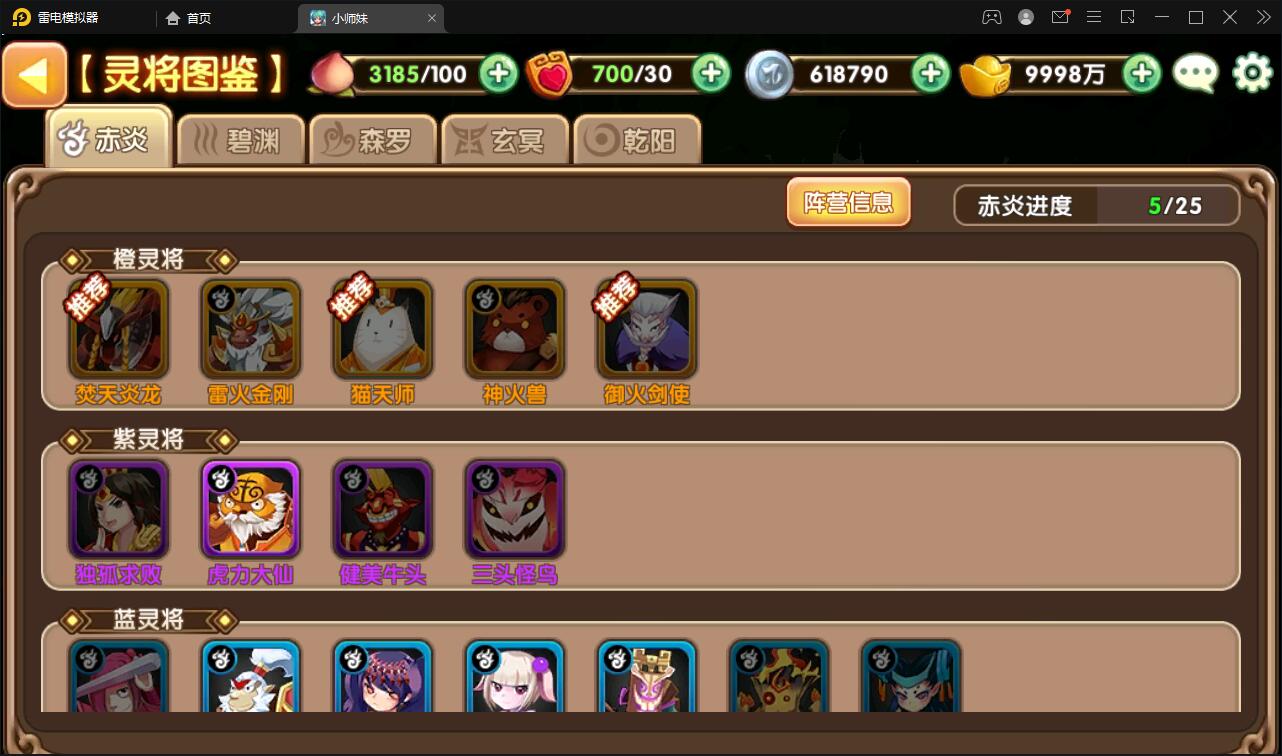Select the 独孤求败 purple general

118,510
